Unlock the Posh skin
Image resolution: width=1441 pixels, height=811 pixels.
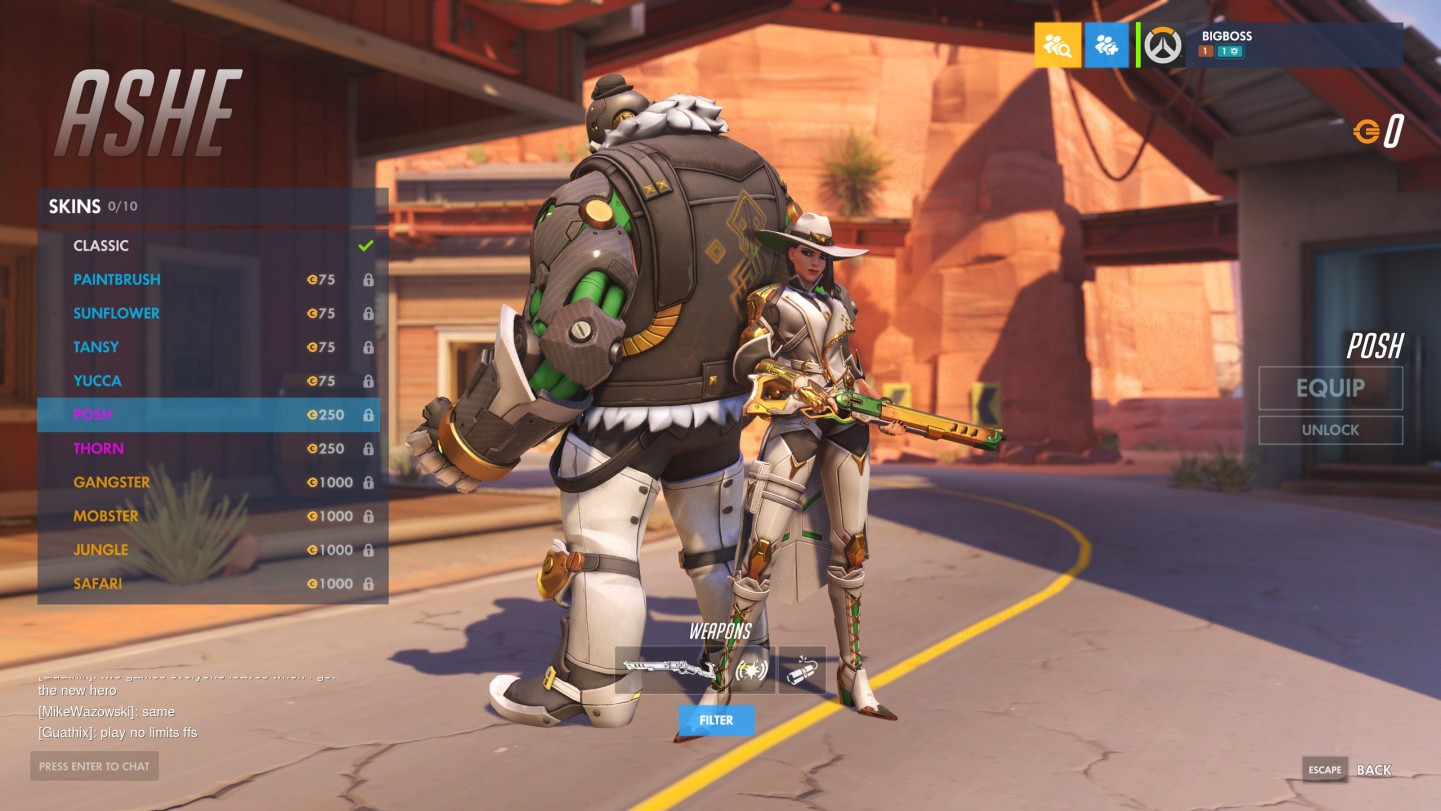click(1330, 430)
